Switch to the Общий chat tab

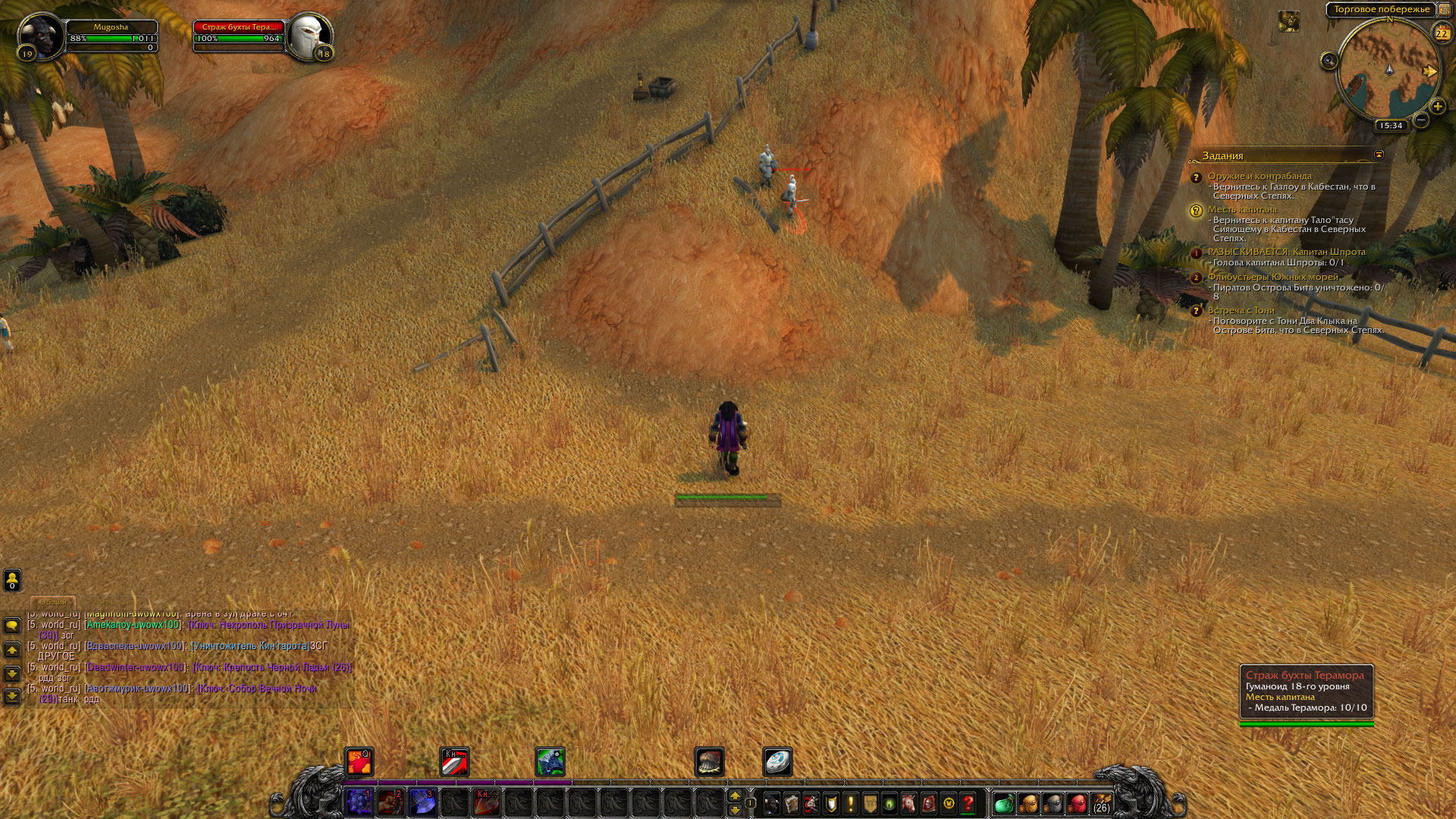point(53,602)
